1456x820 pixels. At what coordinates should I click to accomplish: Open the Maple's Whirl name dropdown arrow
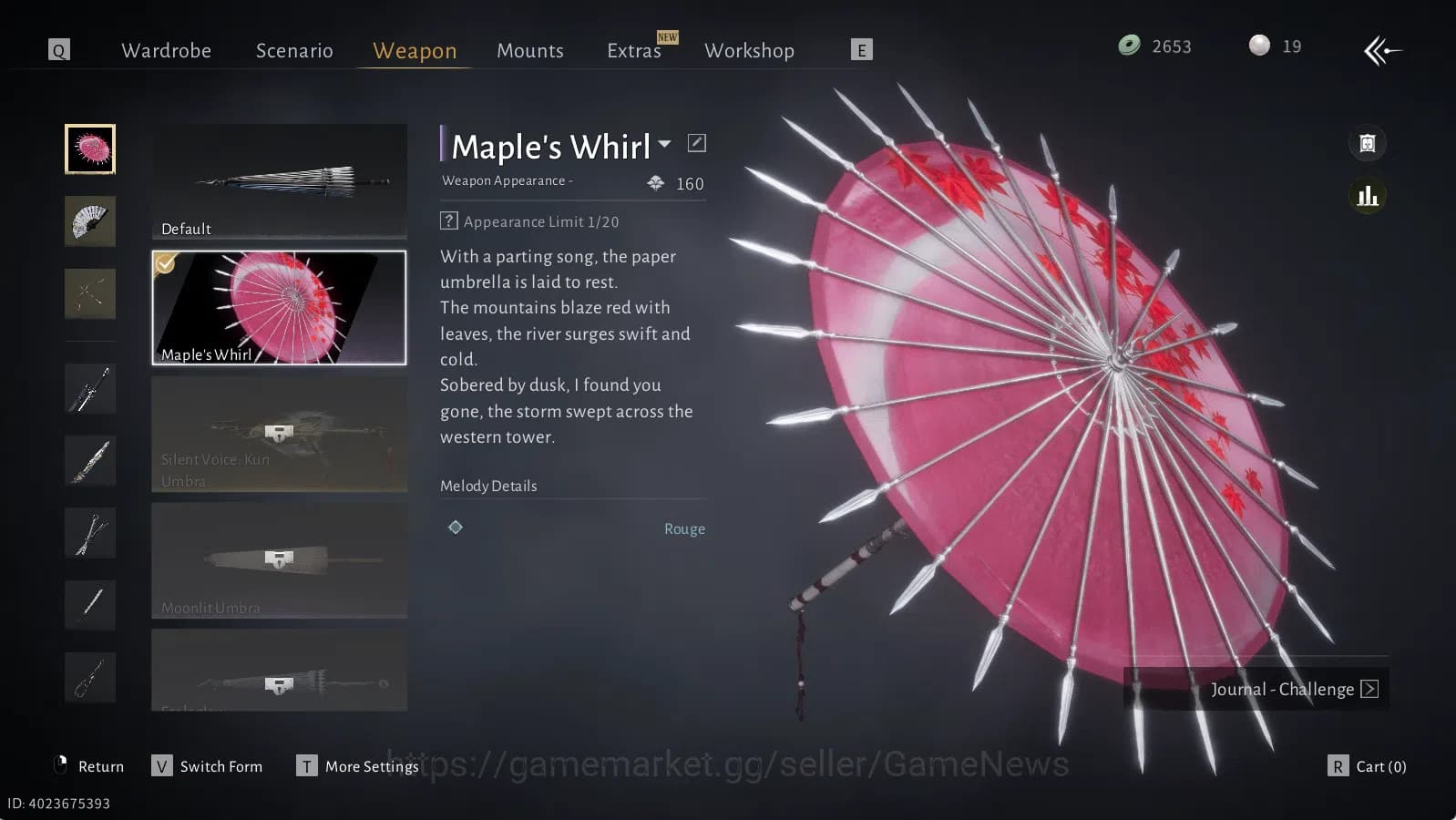tap(666, 144)
